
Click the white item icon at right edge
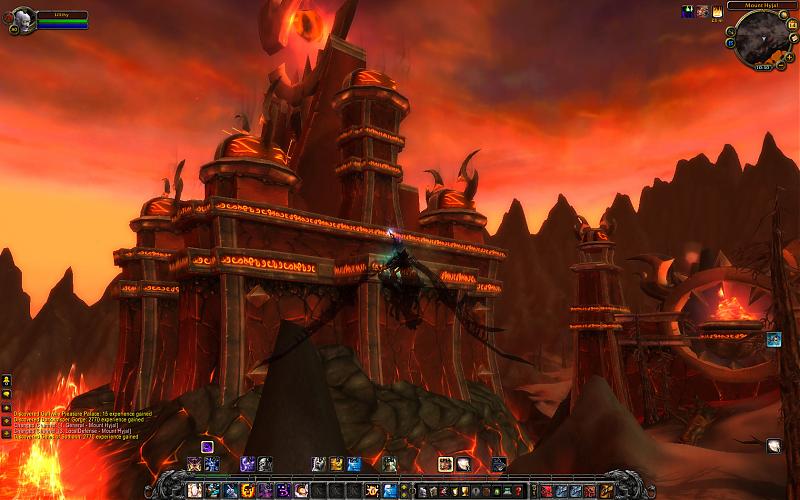tap(773, 446)
